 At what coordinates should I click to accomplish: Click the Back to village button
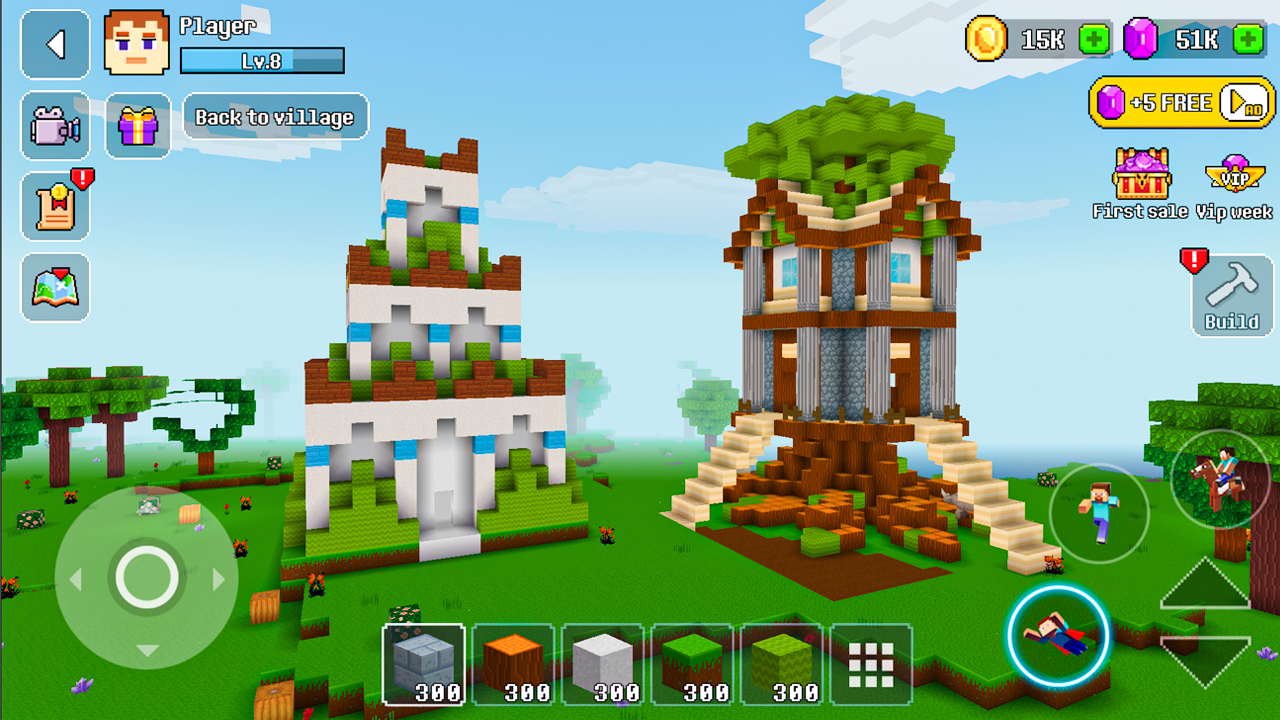click(x=275, y=117)
